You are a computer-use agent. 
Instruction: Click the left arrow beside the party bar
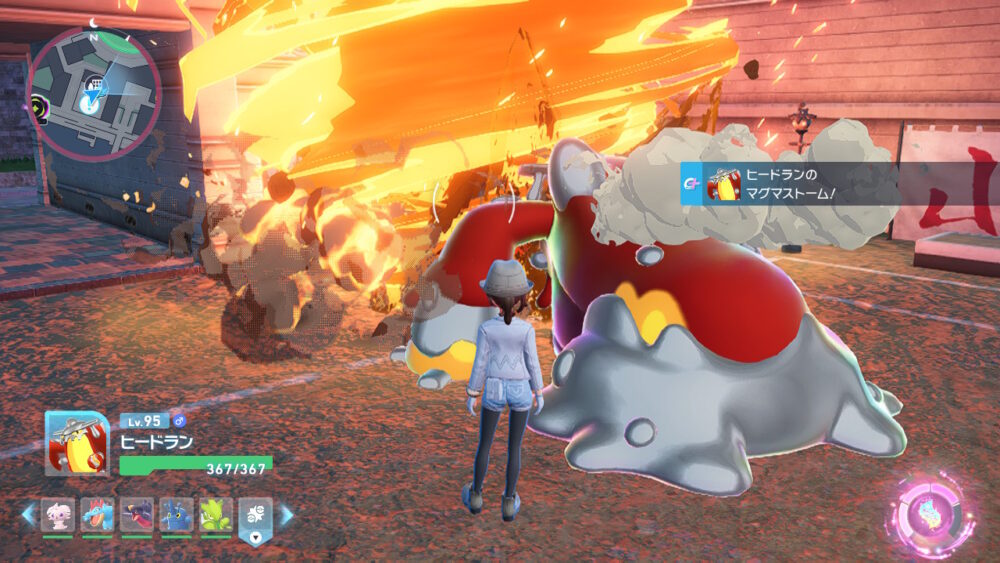coord(28,515)
